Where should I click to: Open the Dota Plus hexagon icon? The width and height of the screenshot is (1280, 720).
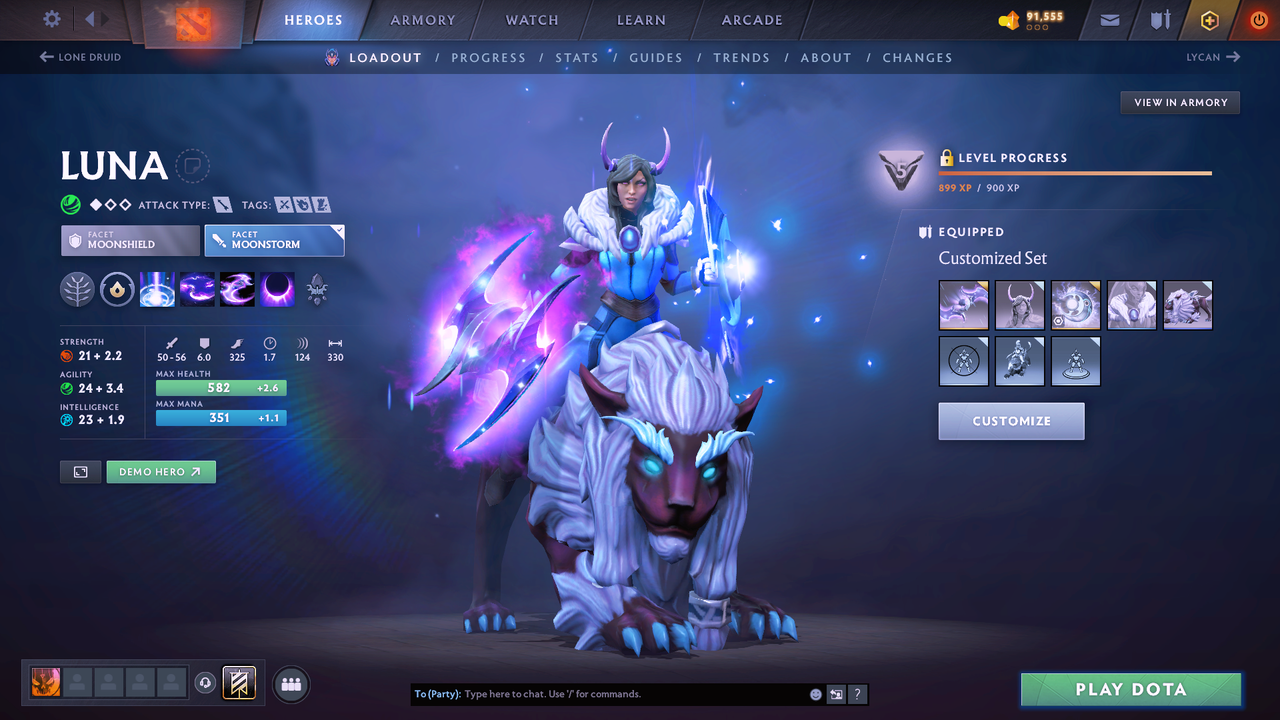coord(1209,19)
